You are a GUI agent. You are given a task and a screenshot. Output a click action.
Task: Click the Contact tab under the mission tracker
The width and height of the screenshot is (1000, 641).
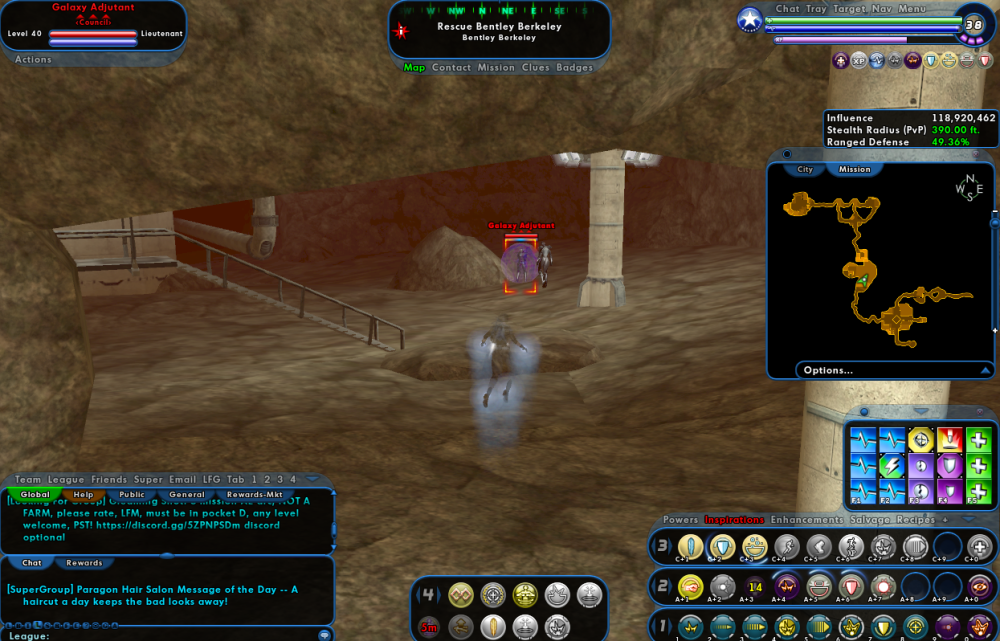[451, 68]
